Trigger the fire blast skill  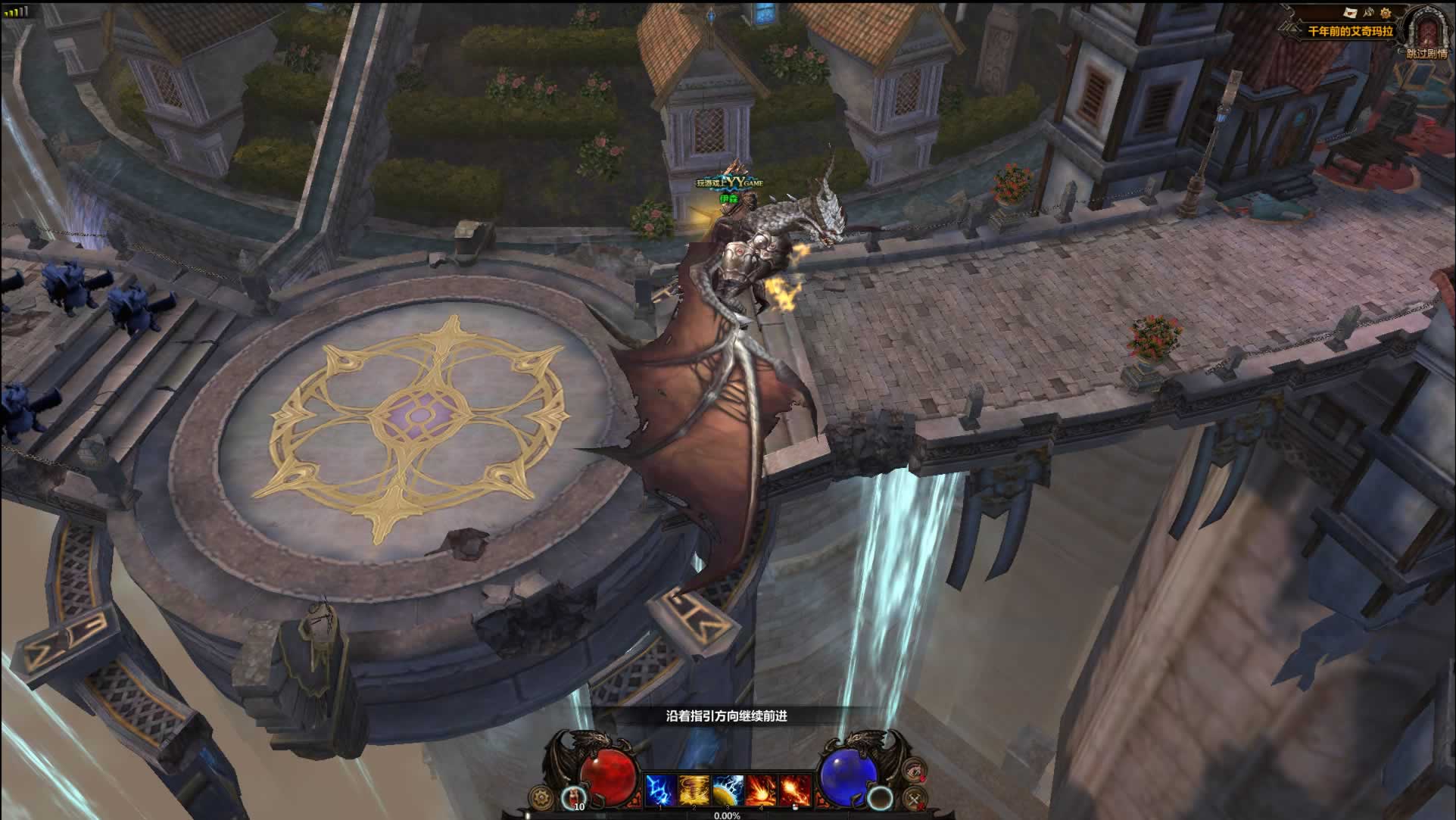coord(760,791)
